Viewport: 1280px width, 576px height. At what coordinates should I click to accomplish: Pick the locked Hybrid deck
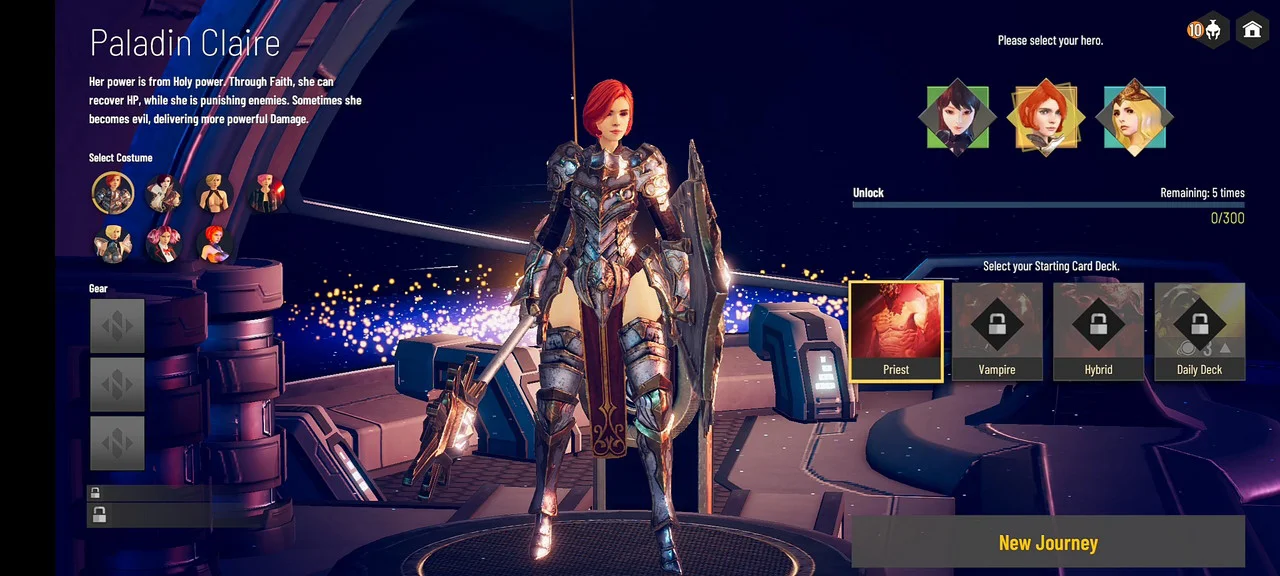point(1098,331)
